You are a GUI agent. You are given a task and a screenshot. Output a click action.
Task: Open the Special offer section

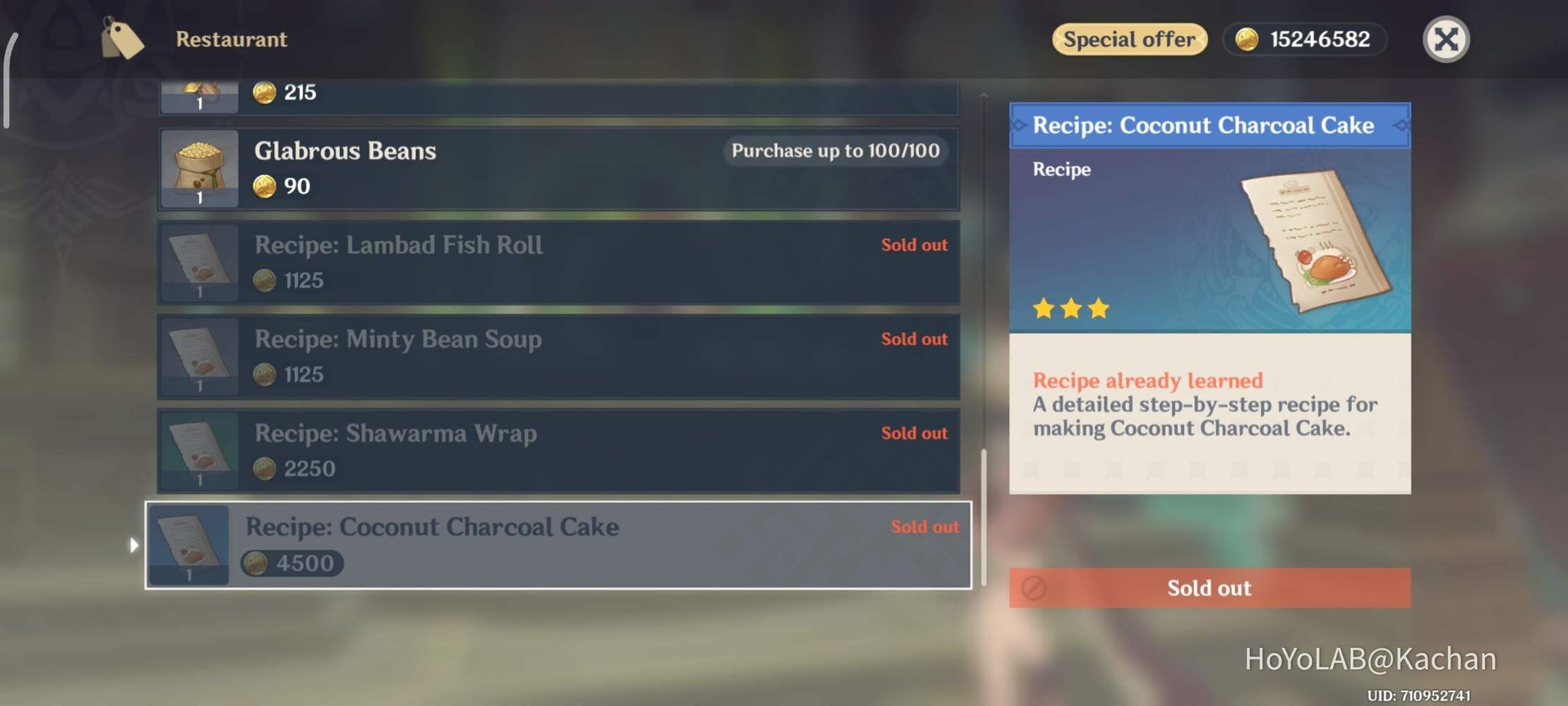tap(1129, 39)
